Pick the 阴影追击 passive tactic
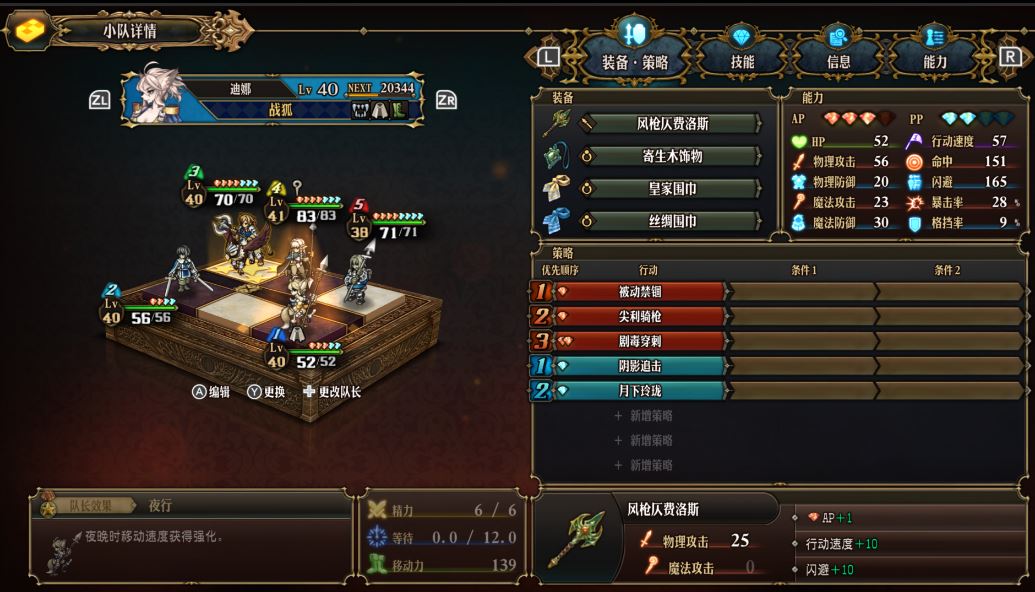This screenshot has height=592, width=1035. point(640,366)
